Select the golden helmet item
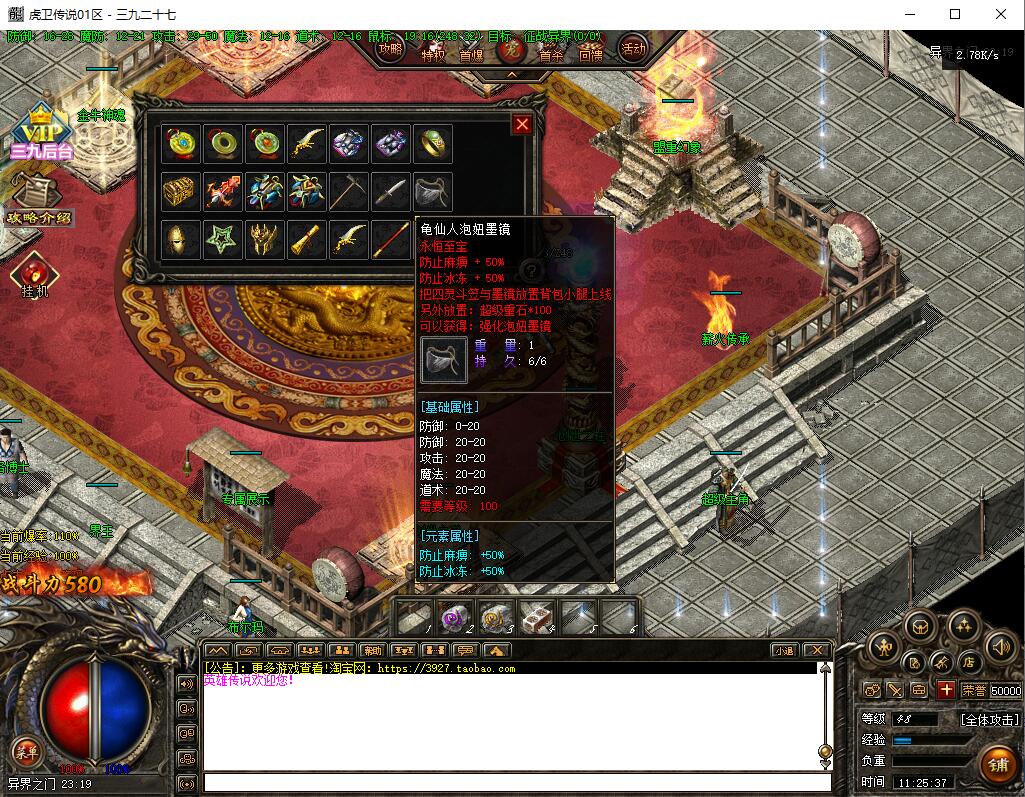This screenshot has width=1025, height=797. click(x=180, y=240)
